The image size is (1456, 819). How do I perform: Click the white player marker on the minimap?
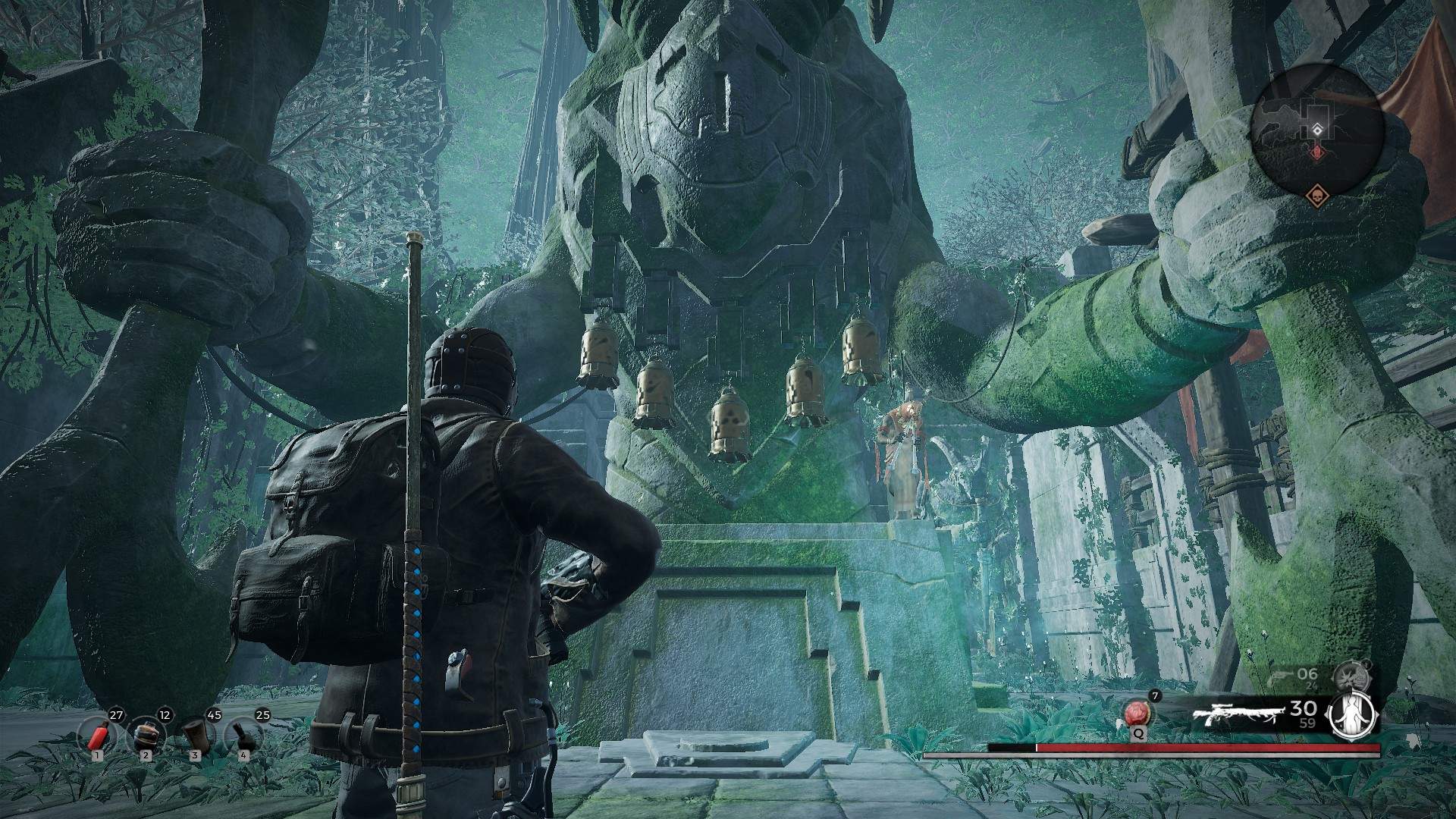point(1317,130)
